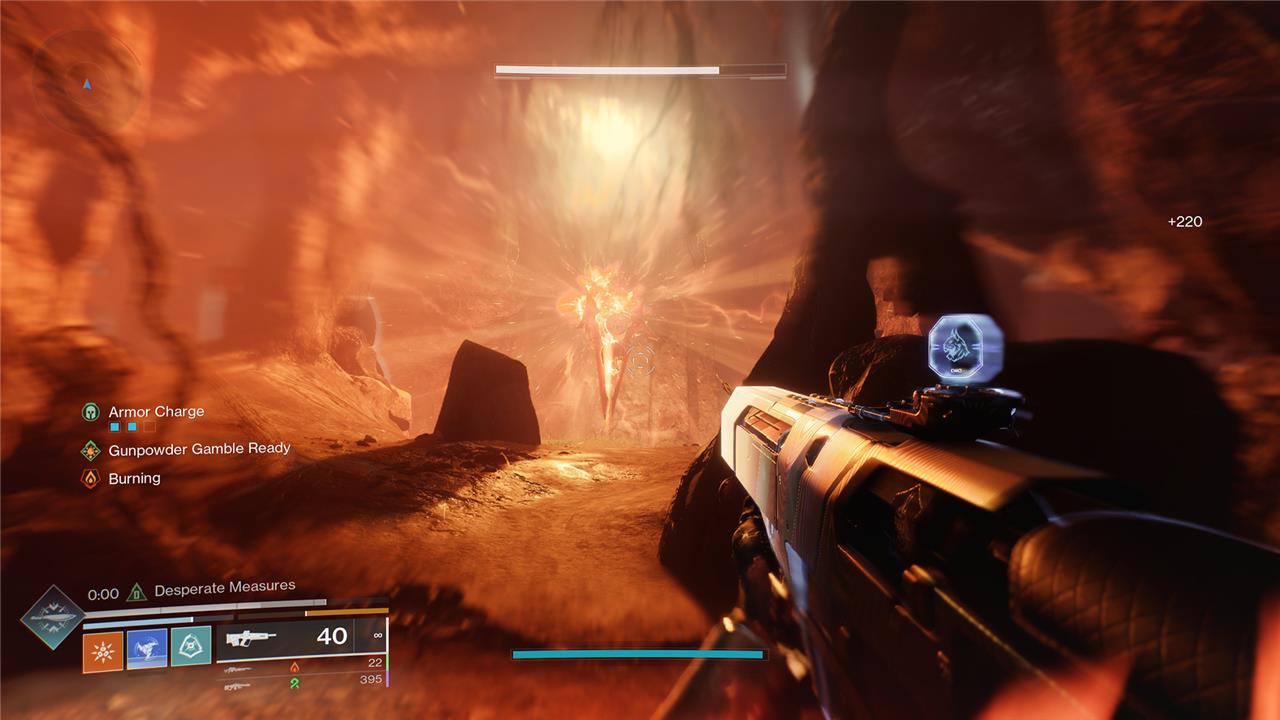The image size is (1280, 720).
Task: Use the blue melee ability icon
Action: tap(147, 648)
